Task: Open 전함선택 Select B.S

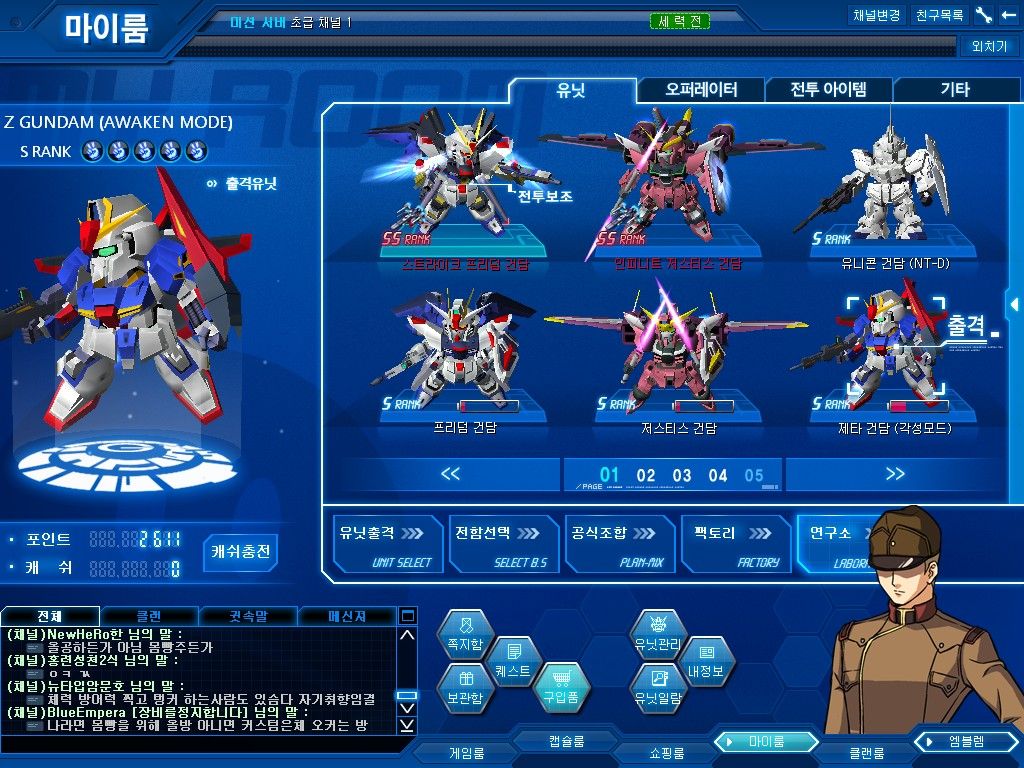Action: [x=503, y=545]
